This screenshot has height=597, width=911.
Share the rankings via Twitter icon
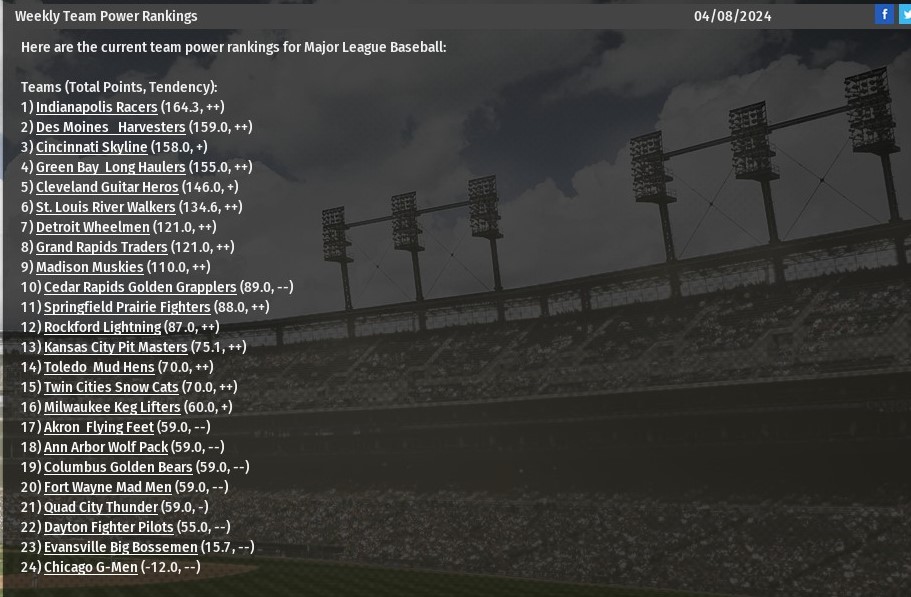[905, 14]
